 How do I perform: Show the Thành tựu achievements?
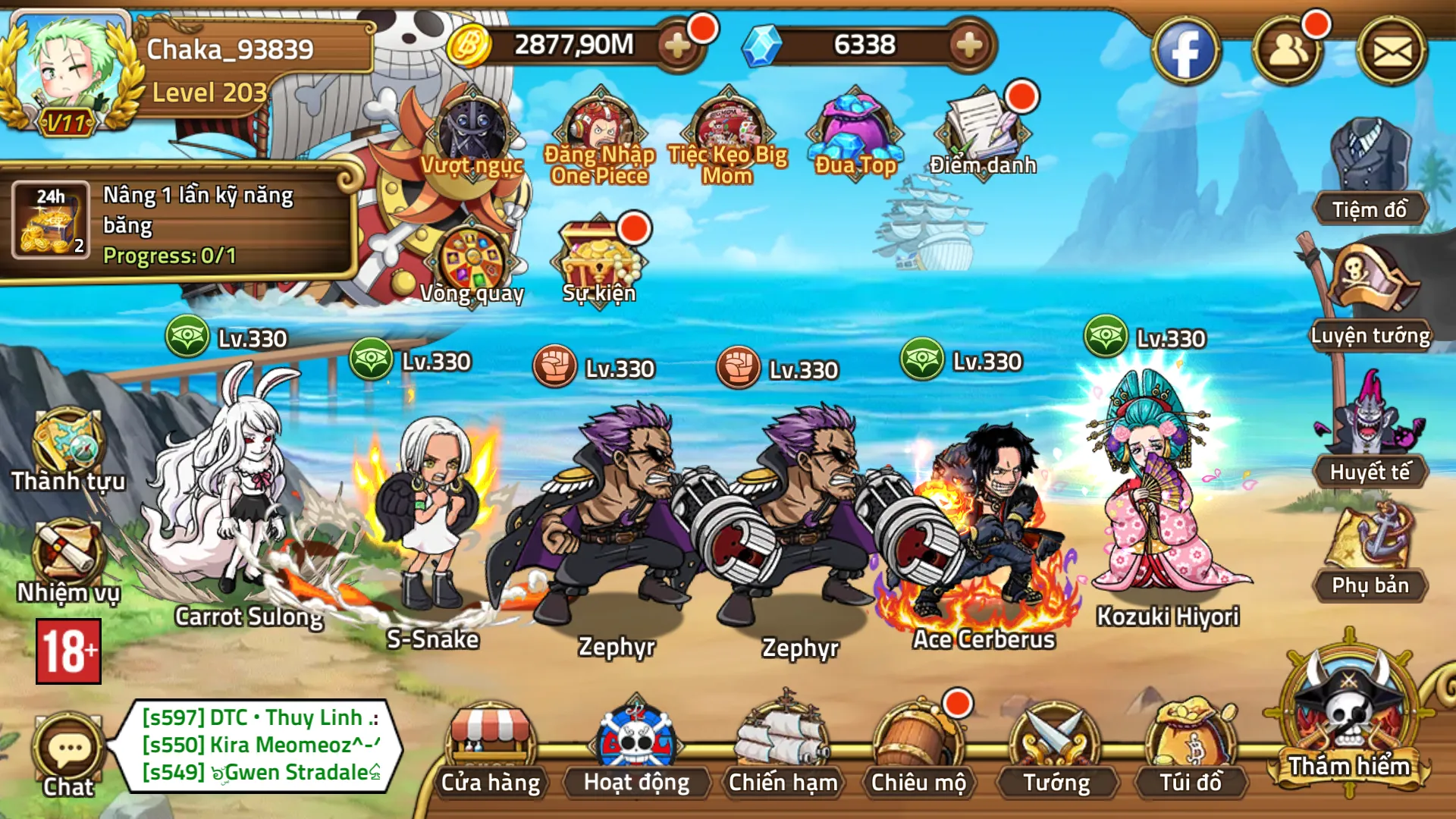point(67,447)
